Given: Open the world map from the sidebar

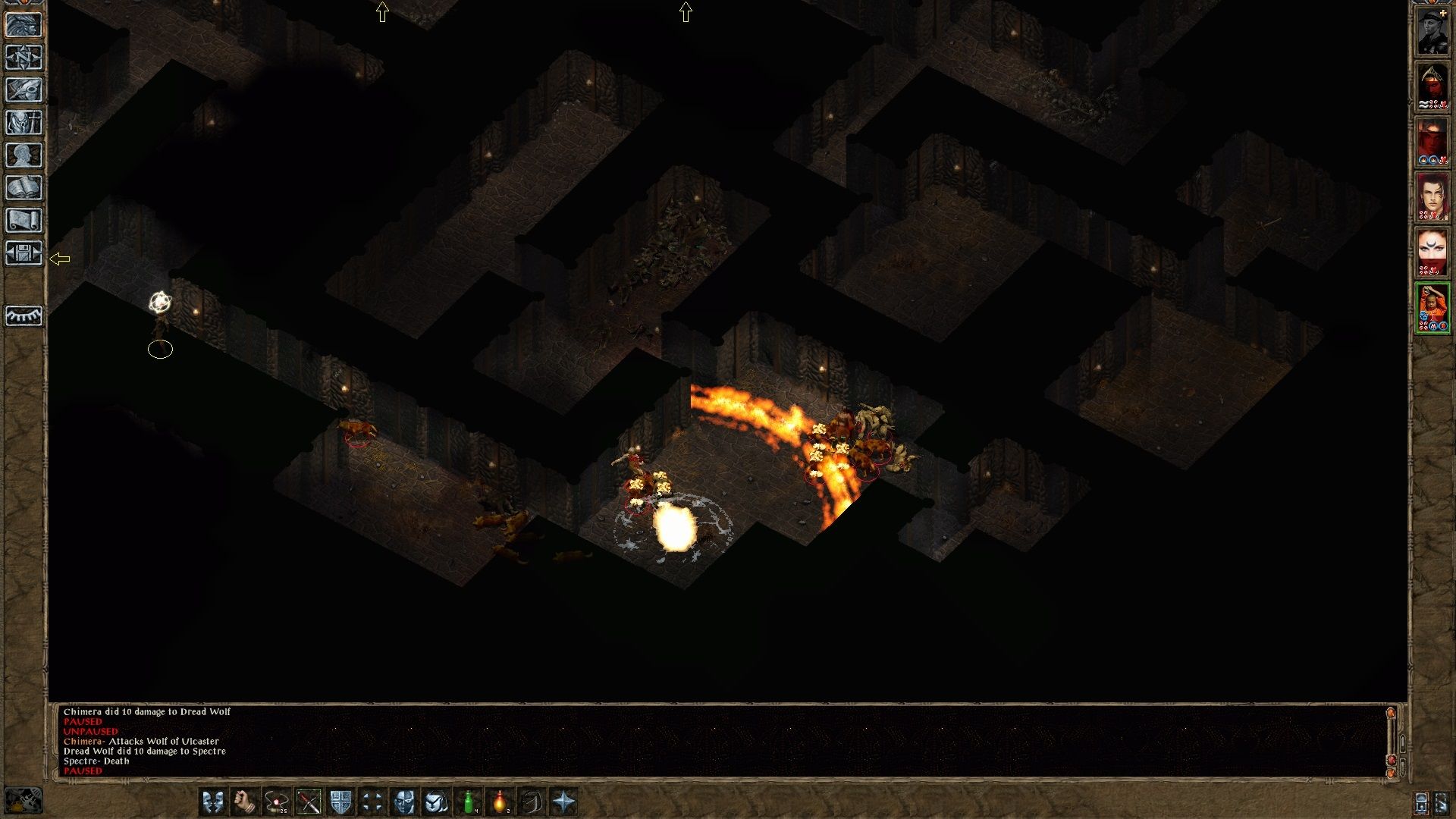Looking at the screenshot, I should [24, 58].
